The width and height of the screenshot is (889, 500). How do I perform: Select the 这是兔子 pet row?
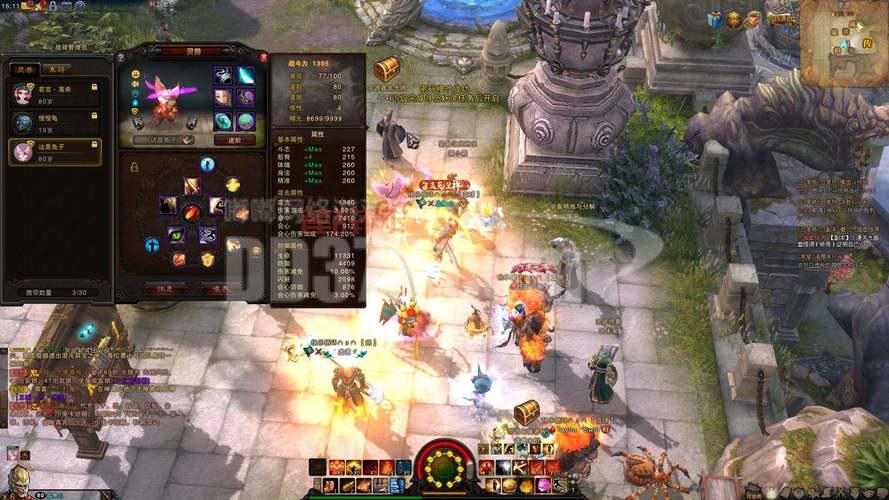pyautogui.click(x=56, y=151)
